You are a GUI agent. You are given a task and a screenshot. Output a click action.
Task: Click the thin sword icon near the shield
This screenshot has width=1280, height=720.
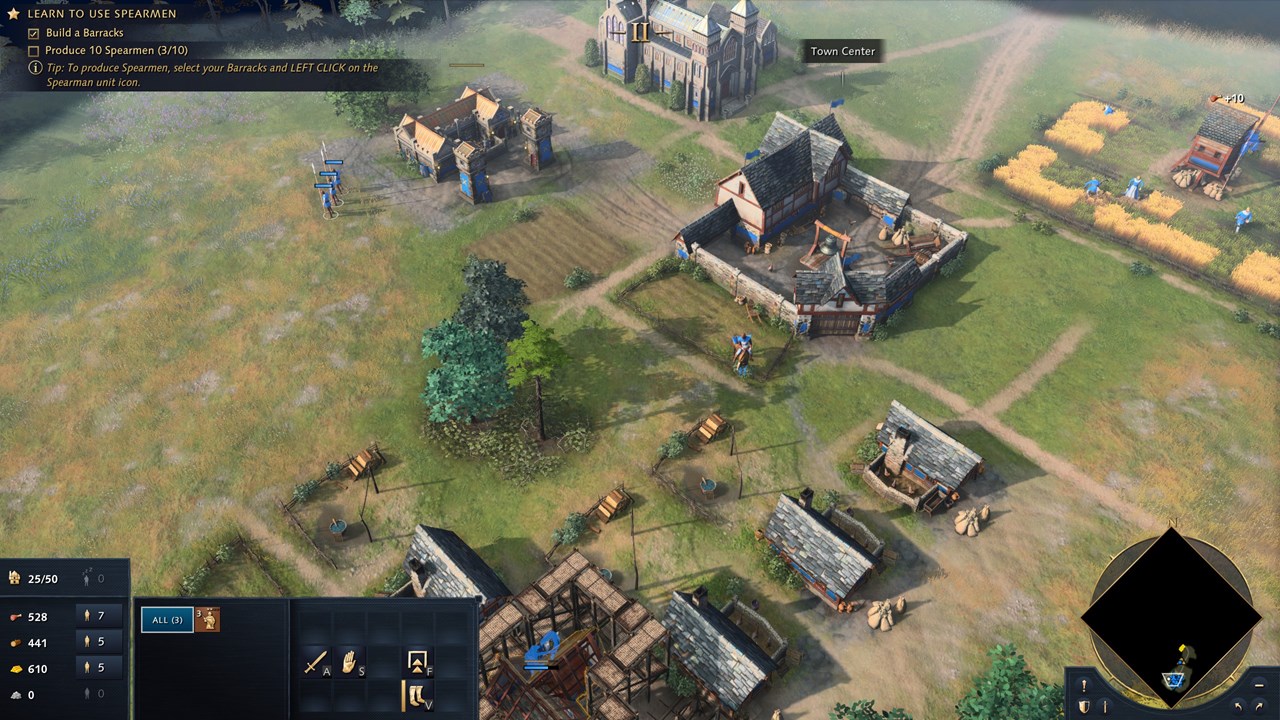(x=1105, y=707)
